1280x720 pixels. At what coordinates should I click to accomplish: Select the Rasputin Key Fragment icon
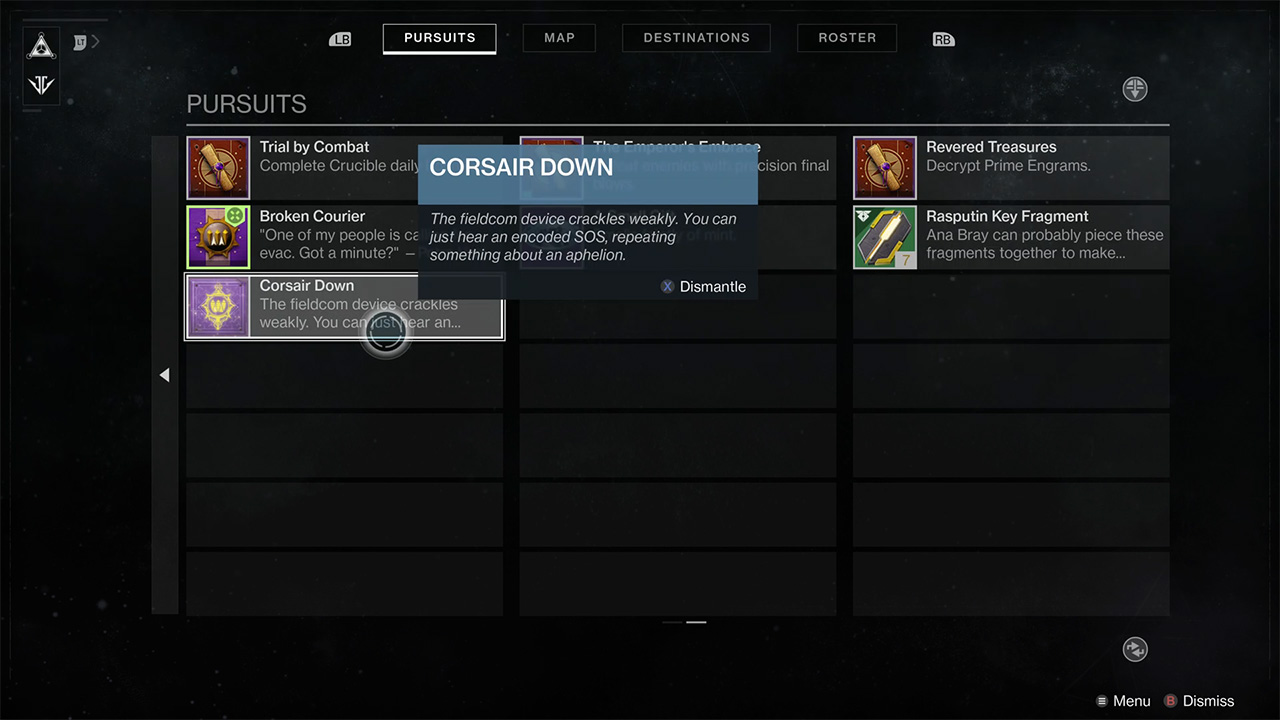tap(885, 237)
